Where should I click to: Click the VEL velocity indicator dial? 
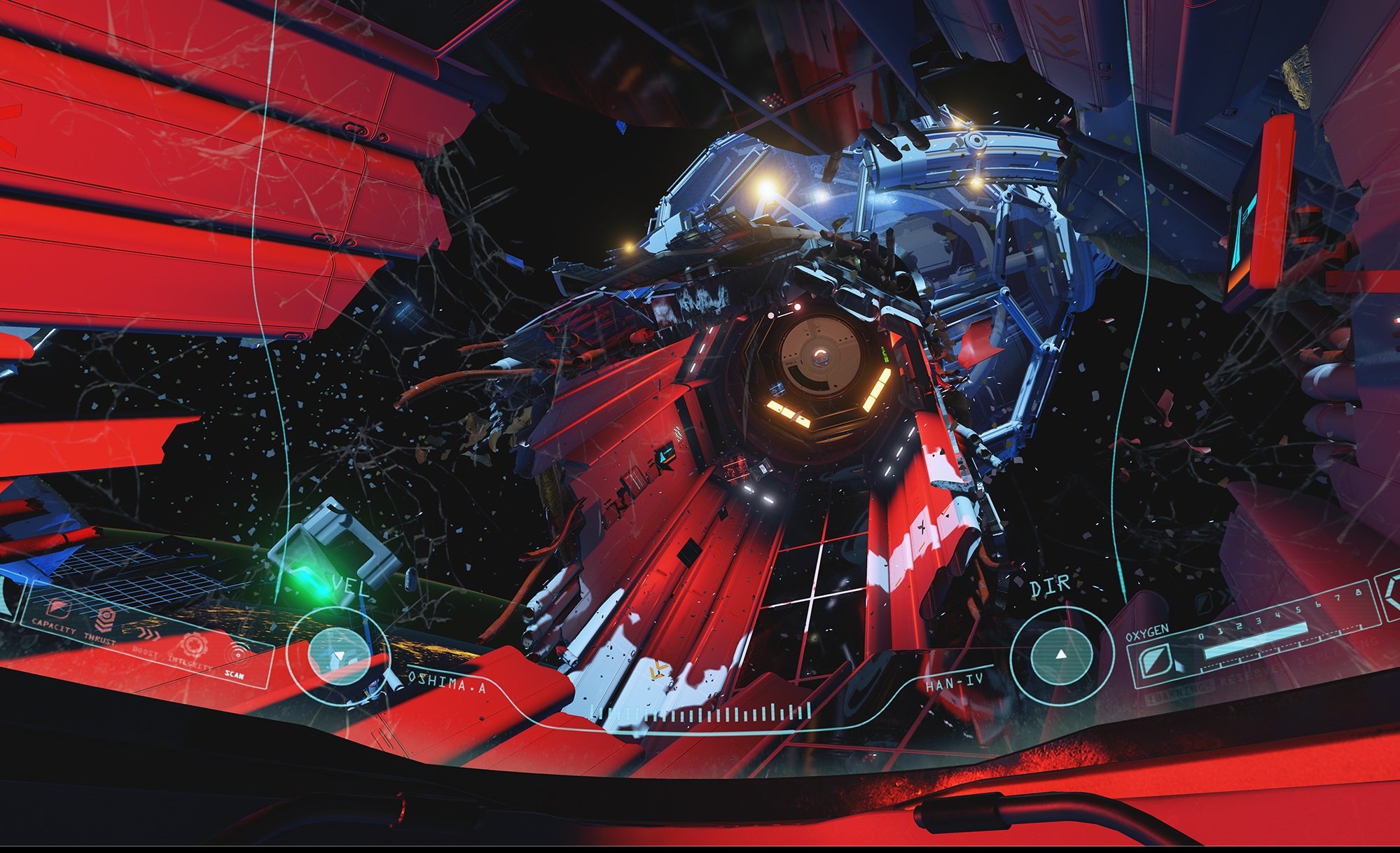pyautogui.click(x=338, y=656)
